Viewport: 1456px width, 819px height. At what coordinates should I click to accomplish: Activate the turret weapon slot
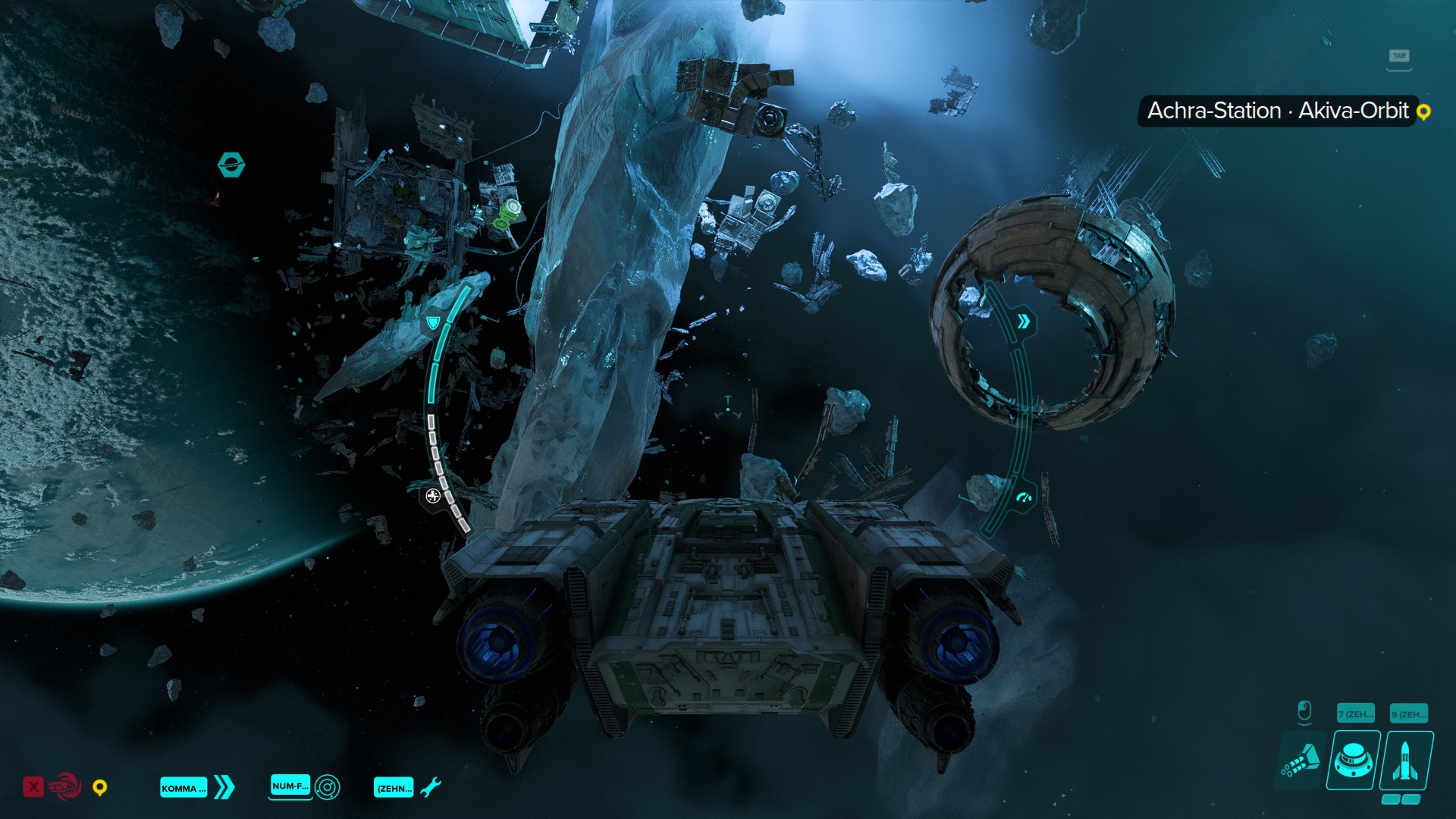pyautogui.click(x=1354, y=760)
